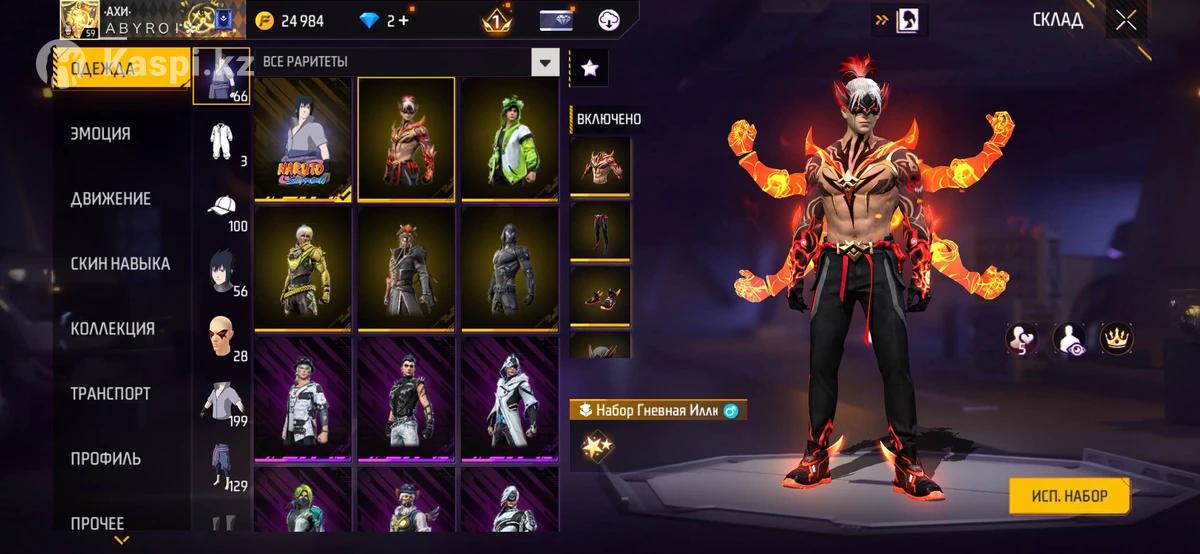Image resolution: width=1200 pixels, height=554 pixels.
Task: Switch to the Коллекция category
Action: [x=112, y=329]
